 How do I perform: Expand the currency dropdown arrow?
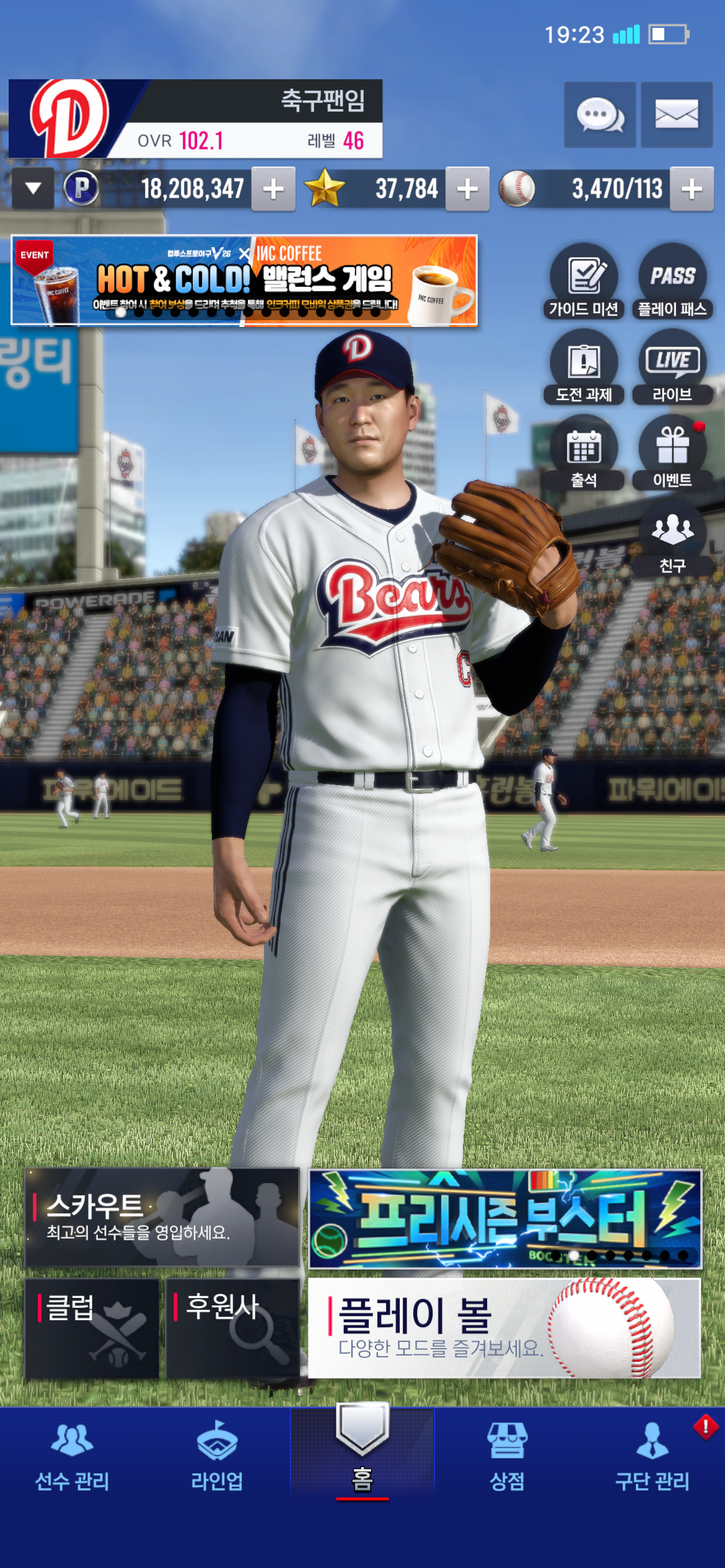pyautogui.click(x=33, y=188)
